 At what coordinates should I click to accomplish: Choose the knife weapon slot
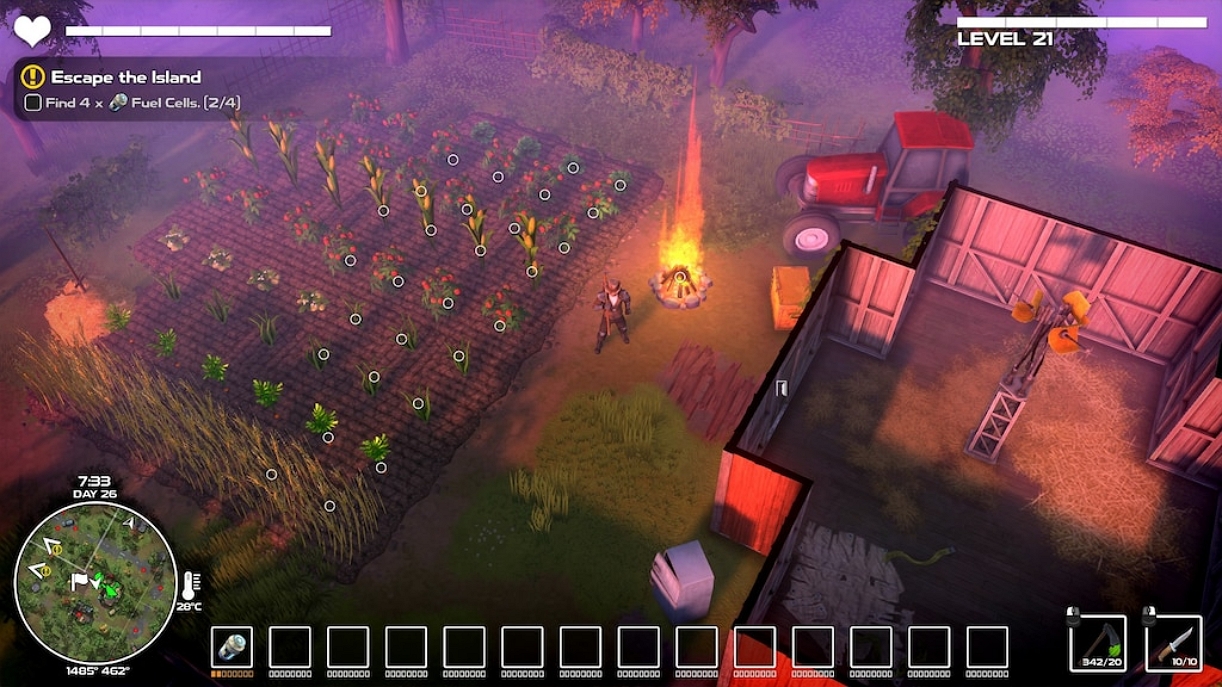[1173, 643]
